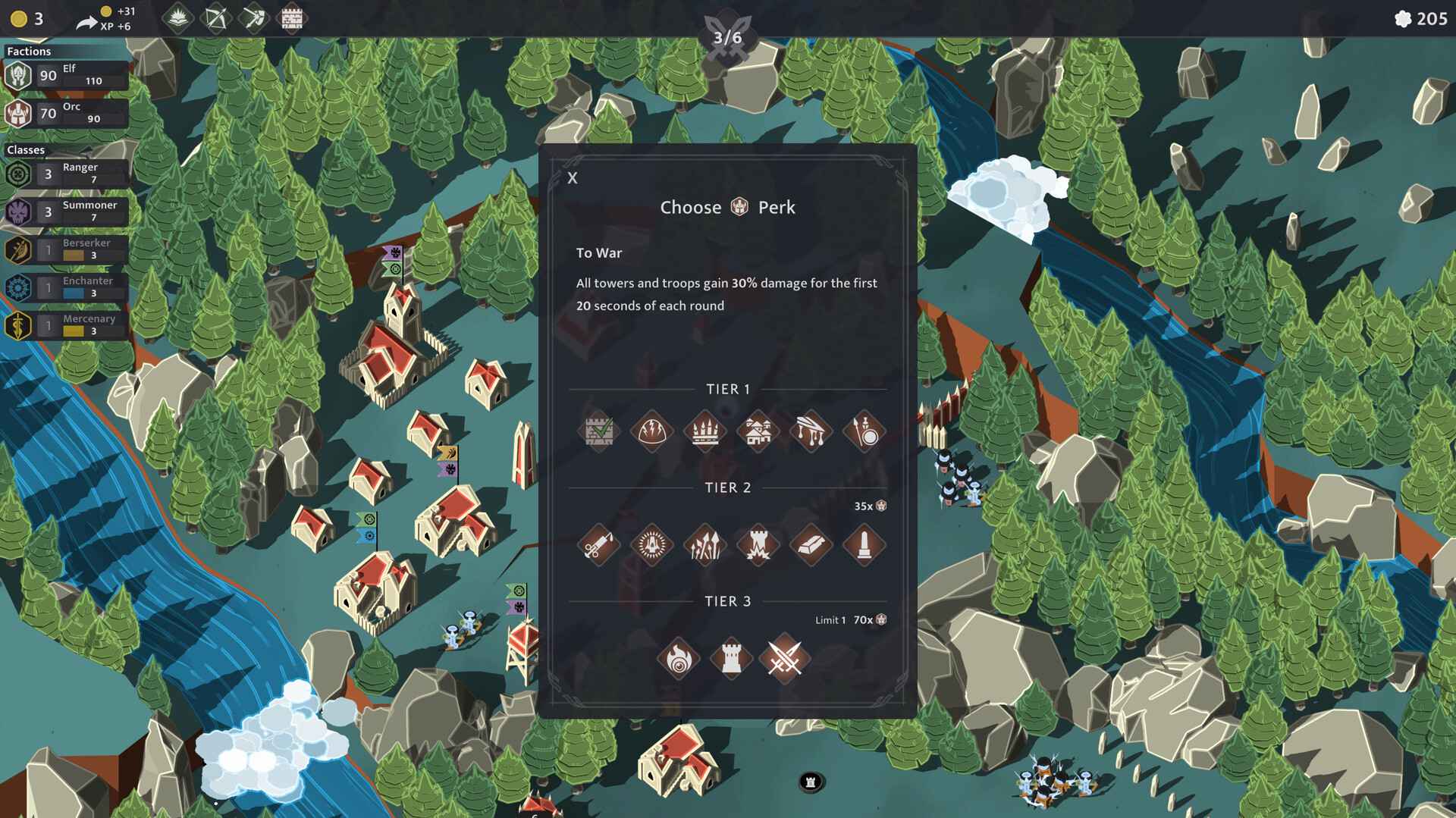Pick the gold ingot perk
This screenshot has height=818, width=1456.
click(x=811, y=545)
